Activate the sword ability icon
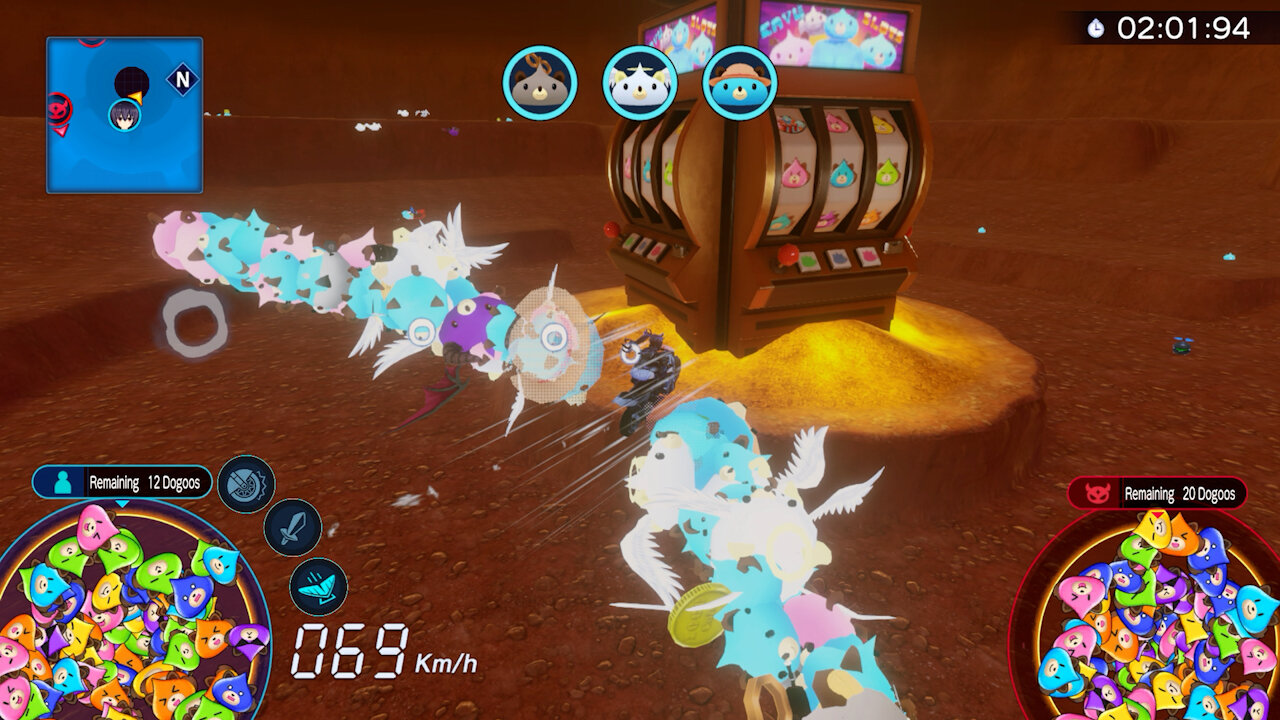 292,528
